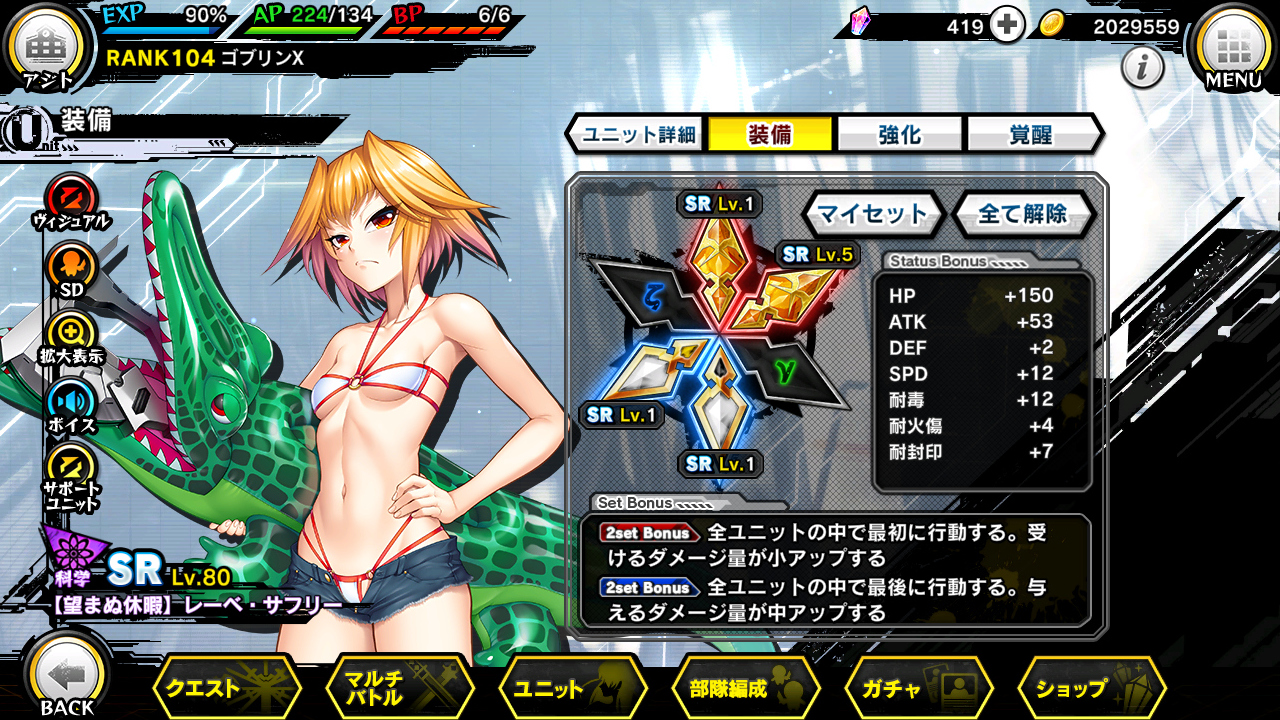
Task: Add more gems with the plus button
Action: coord(1008,27)
